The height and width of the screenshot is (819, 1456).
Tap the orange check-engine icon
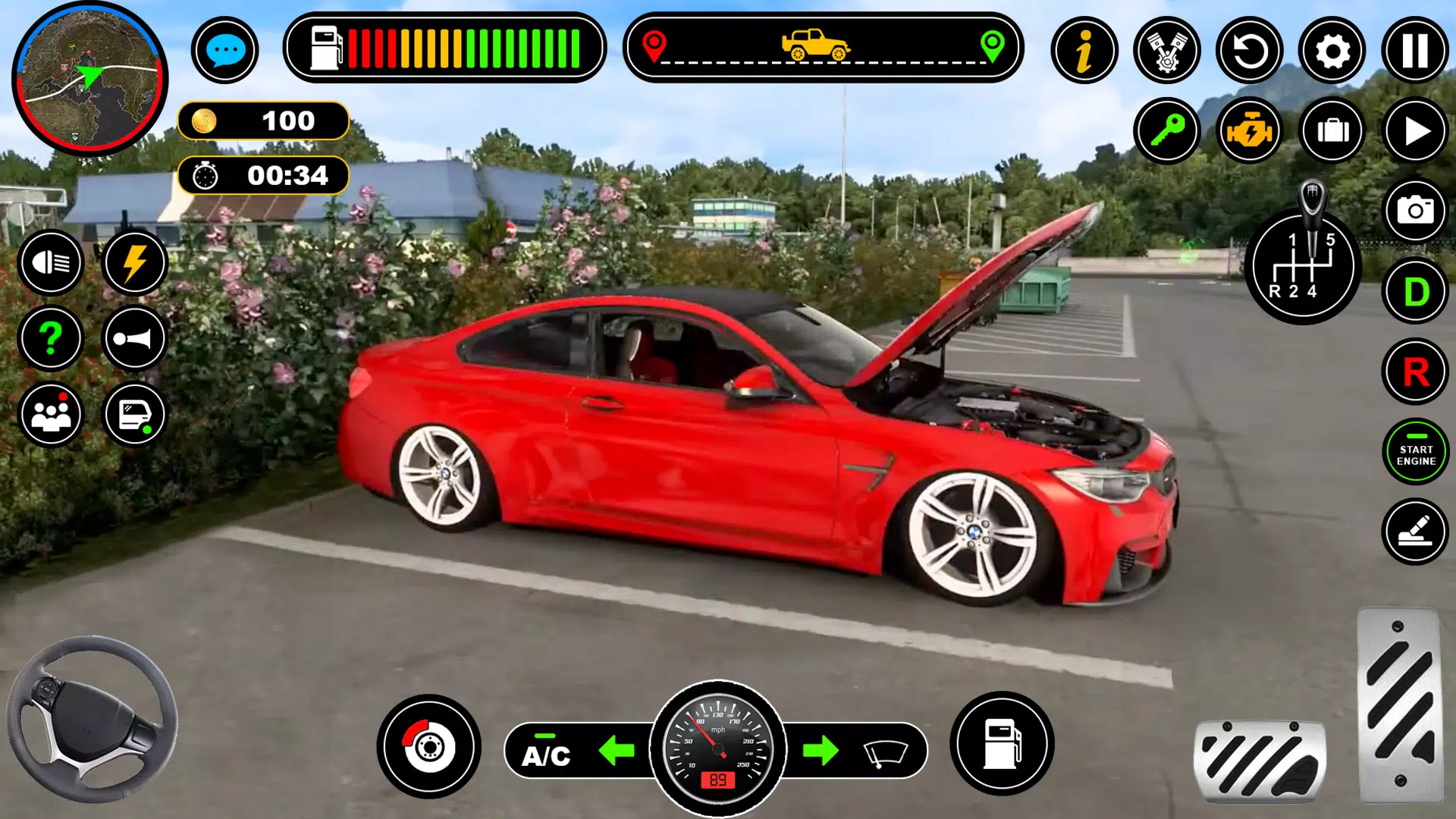pos(1250,130)
